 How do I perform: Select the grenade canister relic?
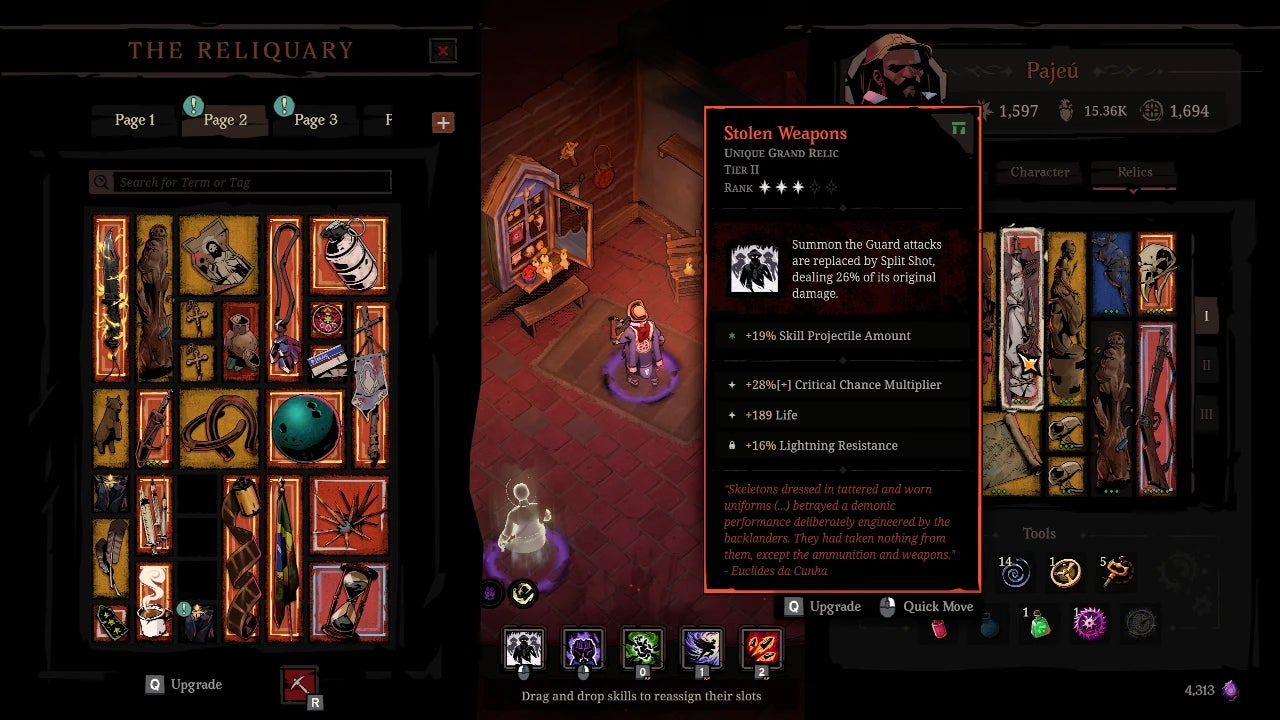pyautogui.click(x=348, y=254)
